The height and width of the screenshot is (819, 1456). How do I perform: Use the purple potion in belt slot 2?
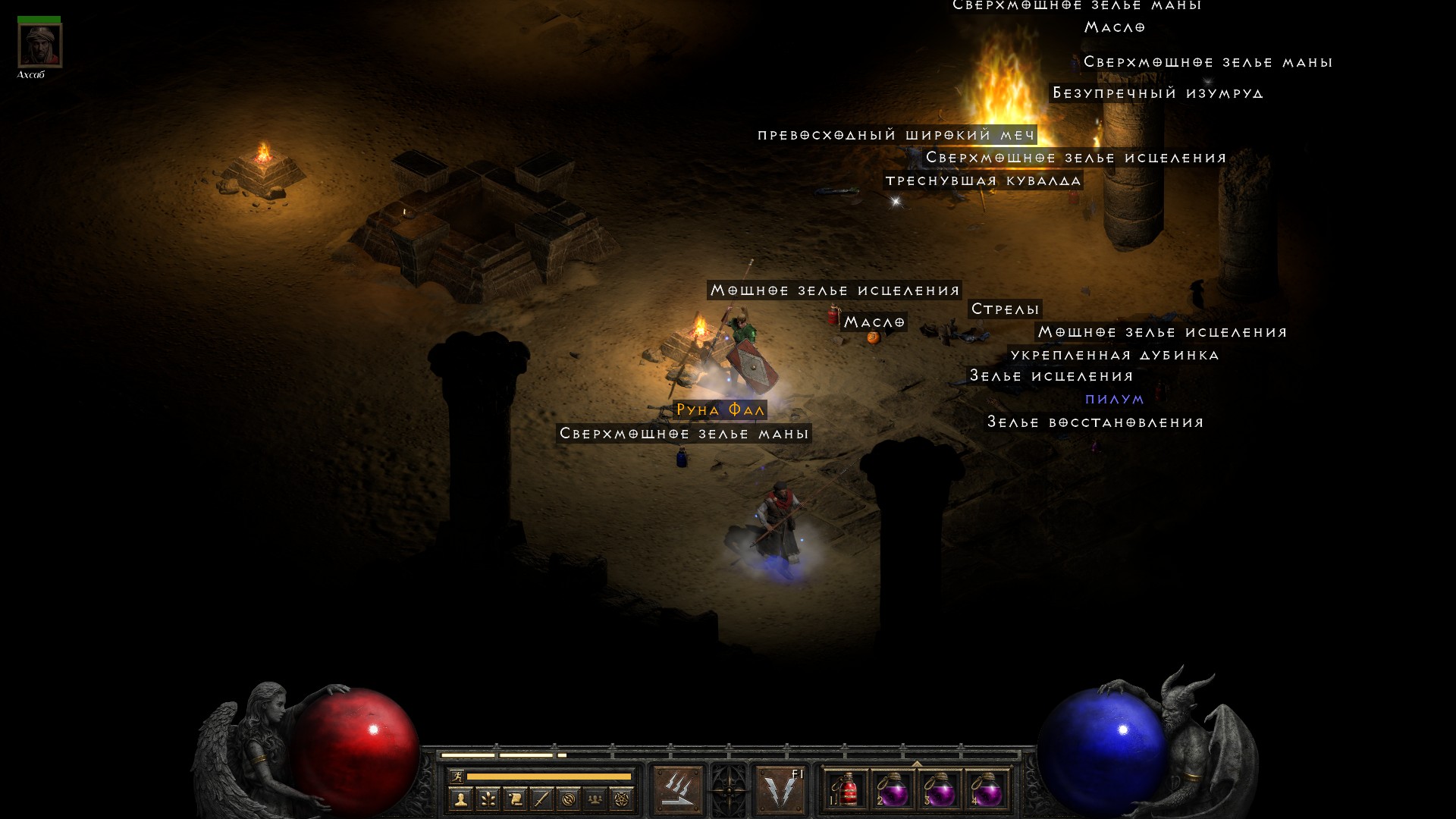[893, 791]
